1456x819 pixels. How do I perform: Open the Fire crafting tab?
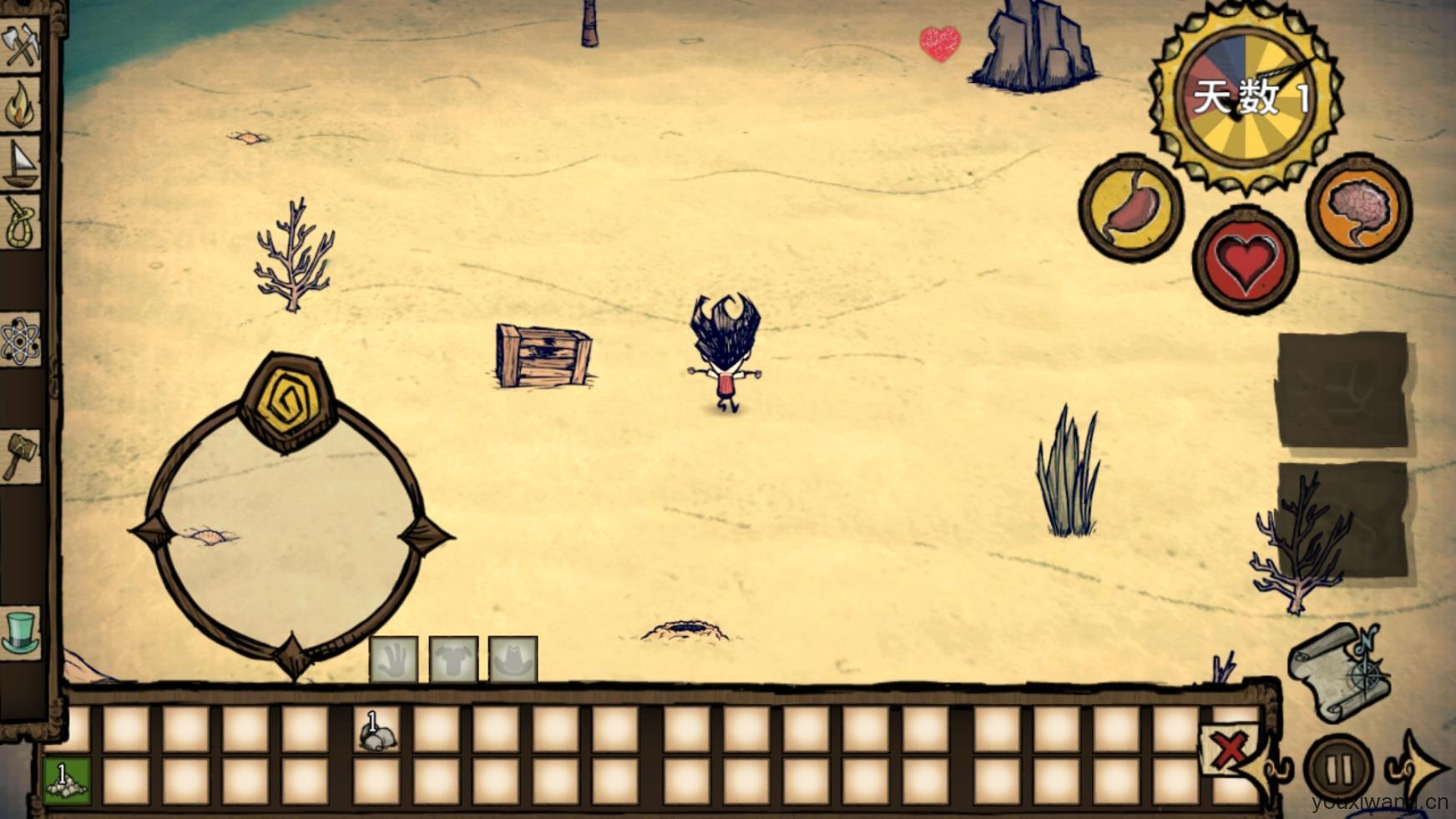pos(21,104)
